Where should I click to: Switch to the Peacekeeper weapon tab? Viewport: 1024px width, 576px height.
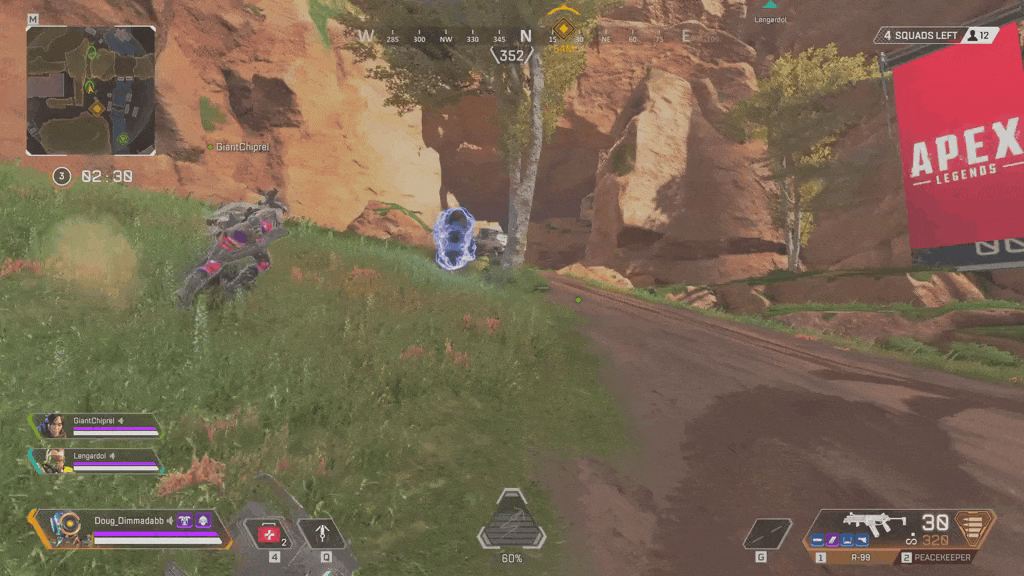click(937, 558)
